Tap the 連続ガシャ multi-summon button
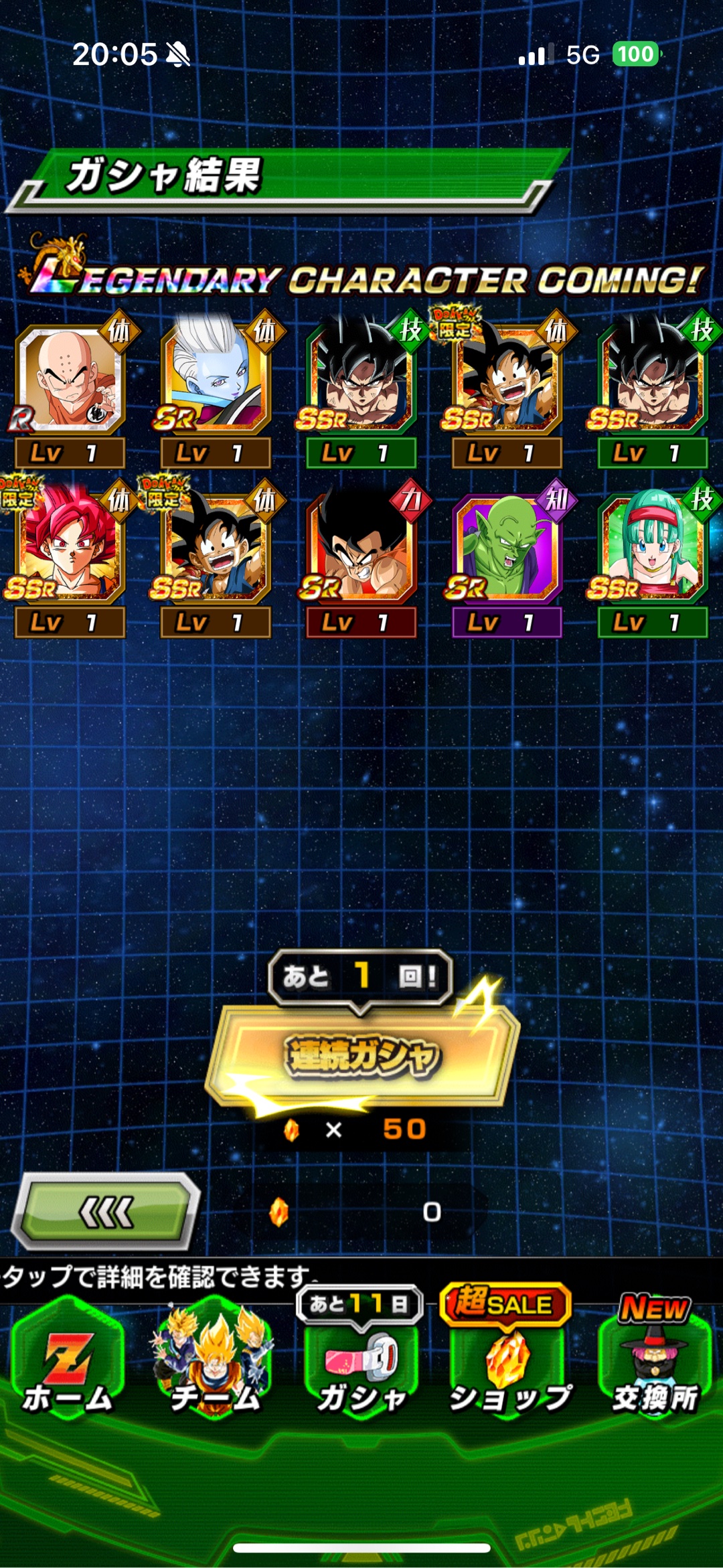 (362, 1056)
